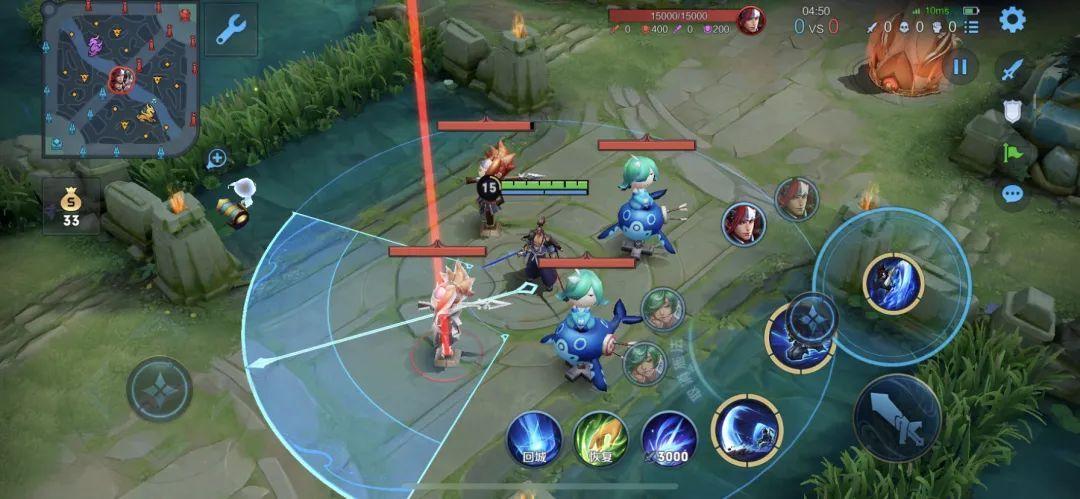Use the 恢复 restore ability
The width and height of the screenshot is (1080, 499).
point(600,438)
